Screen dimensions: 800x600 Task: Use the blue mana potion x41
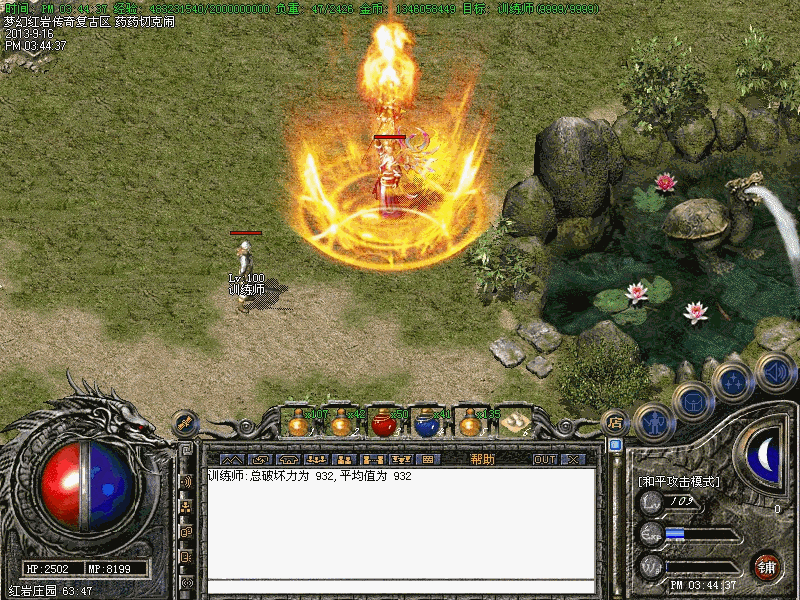(x=427, y=423)
